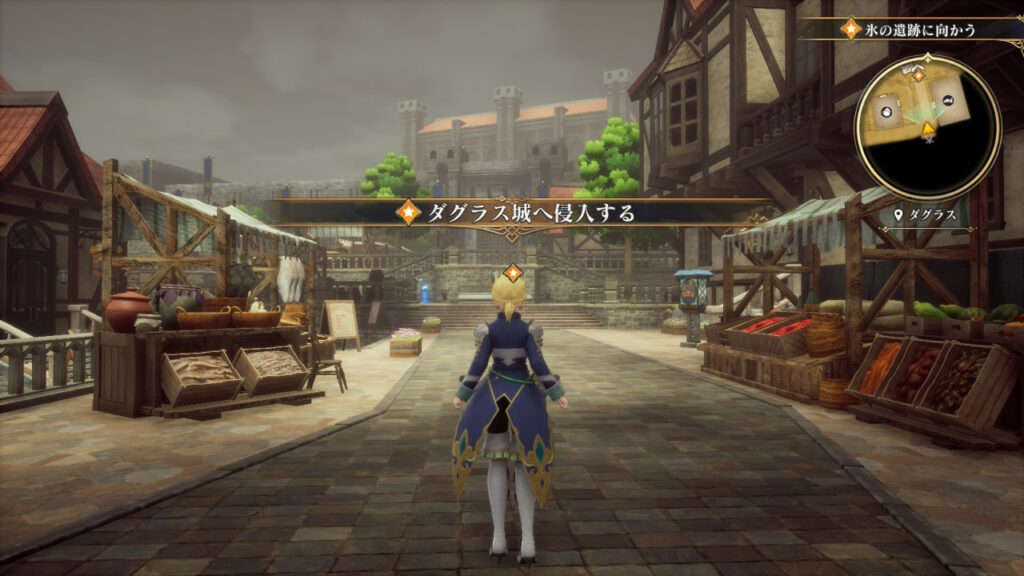
Task: Select the ダグラス location label
Action: click(929, 214)
